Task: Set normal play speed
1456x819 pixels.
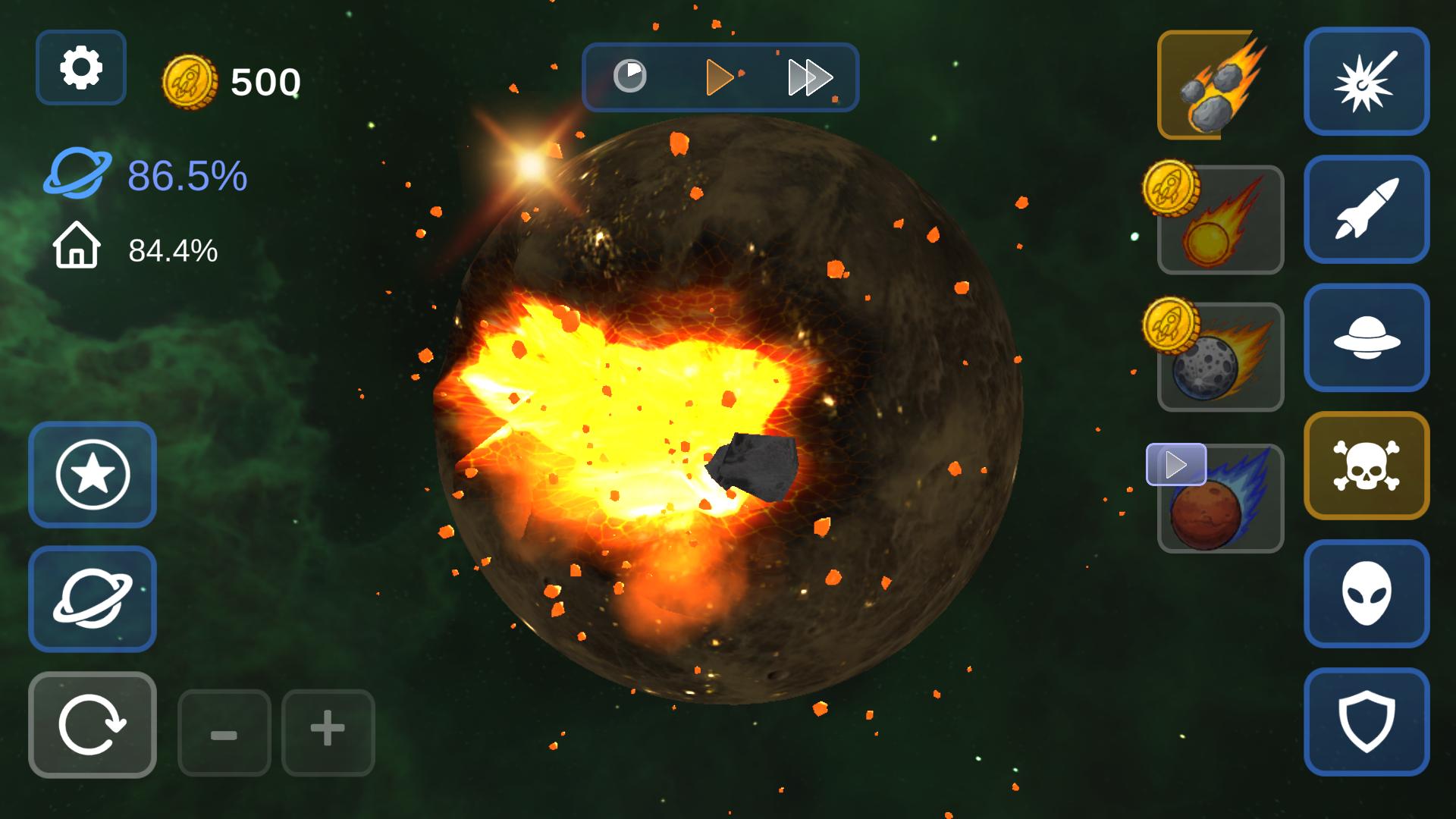Action: (719, 77)
